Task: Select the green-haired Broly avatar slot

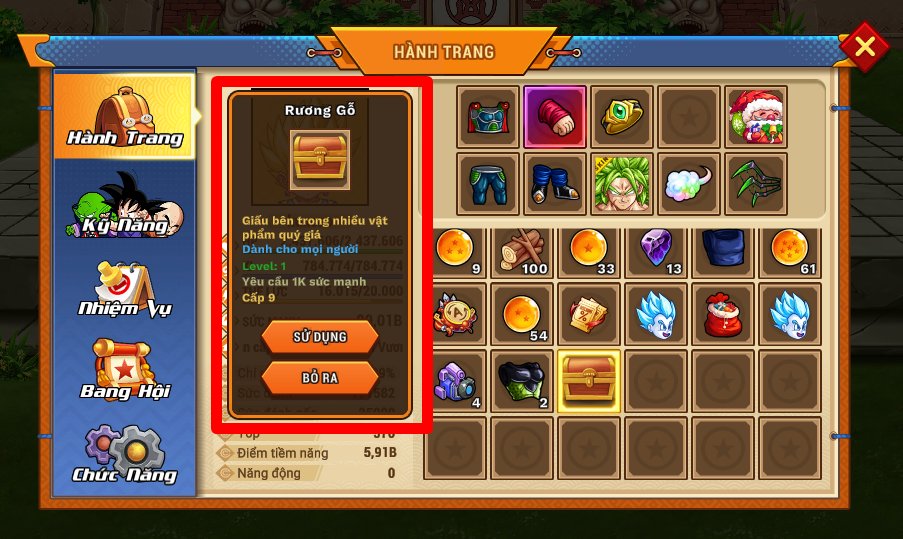Action: (x=622, y=183)
